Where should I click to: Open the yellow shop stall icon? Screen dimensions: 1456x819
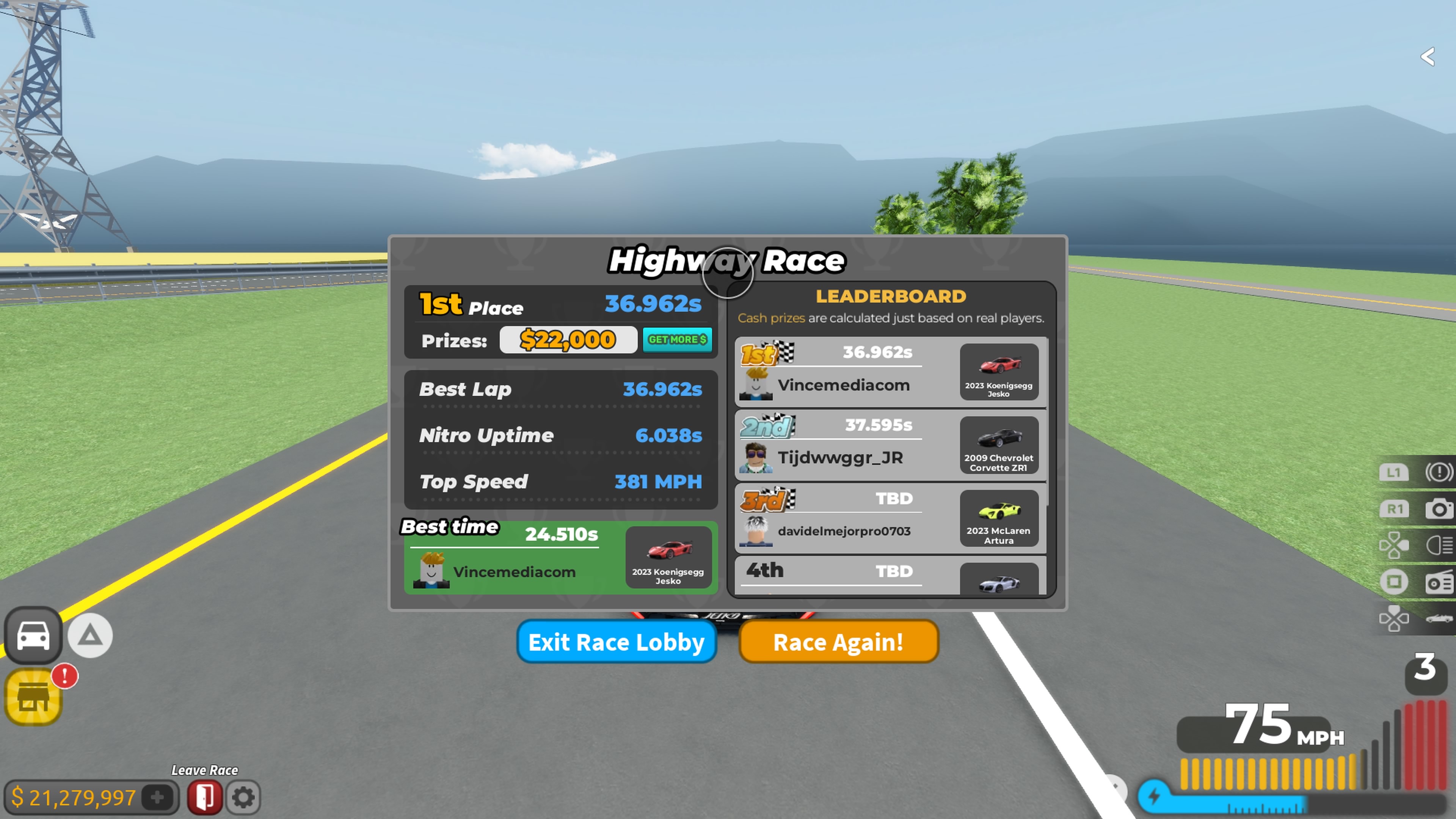coord(33,697)
